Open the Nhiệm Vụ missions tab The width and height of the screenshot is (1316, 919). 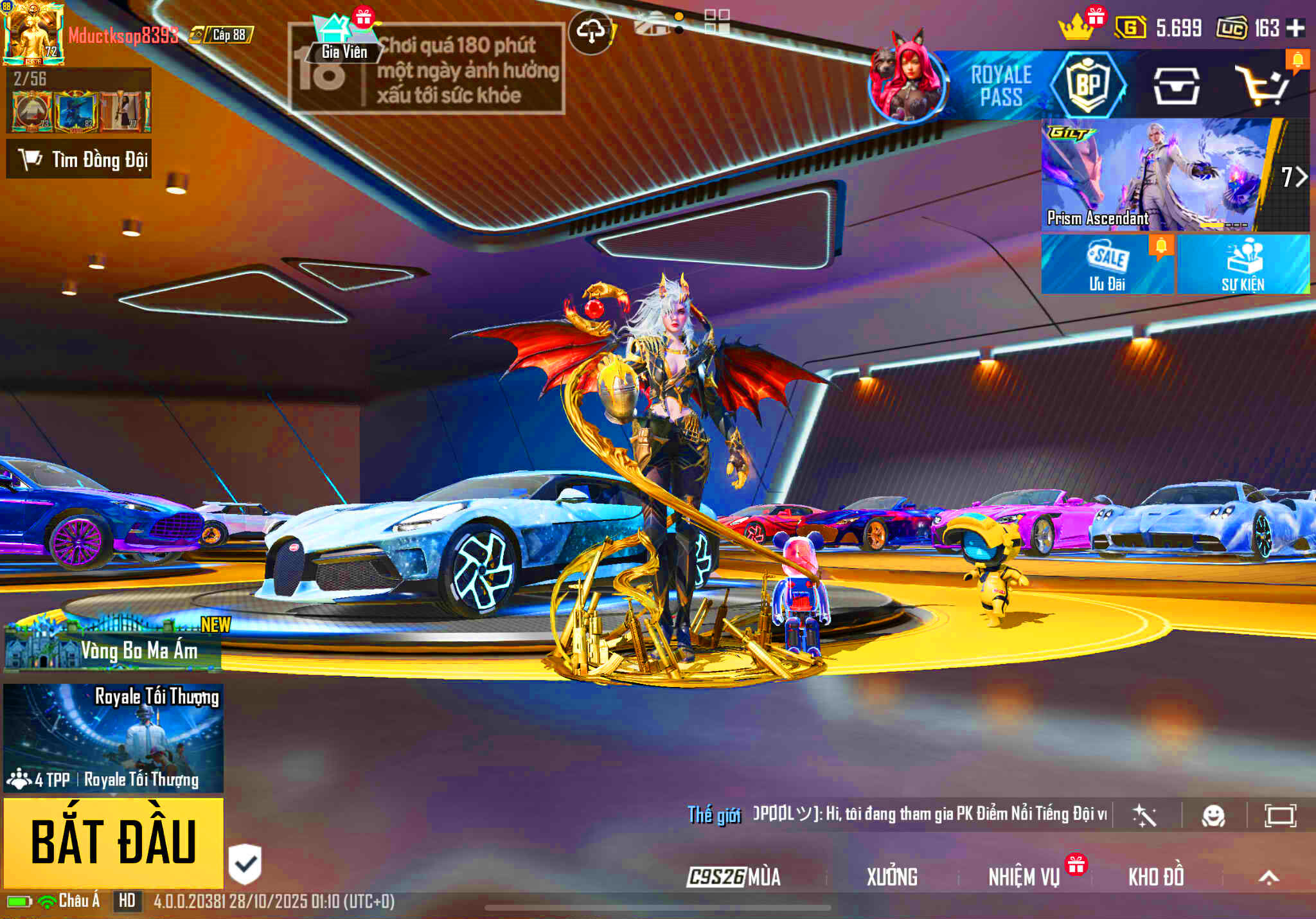[x=1024, y=877]
